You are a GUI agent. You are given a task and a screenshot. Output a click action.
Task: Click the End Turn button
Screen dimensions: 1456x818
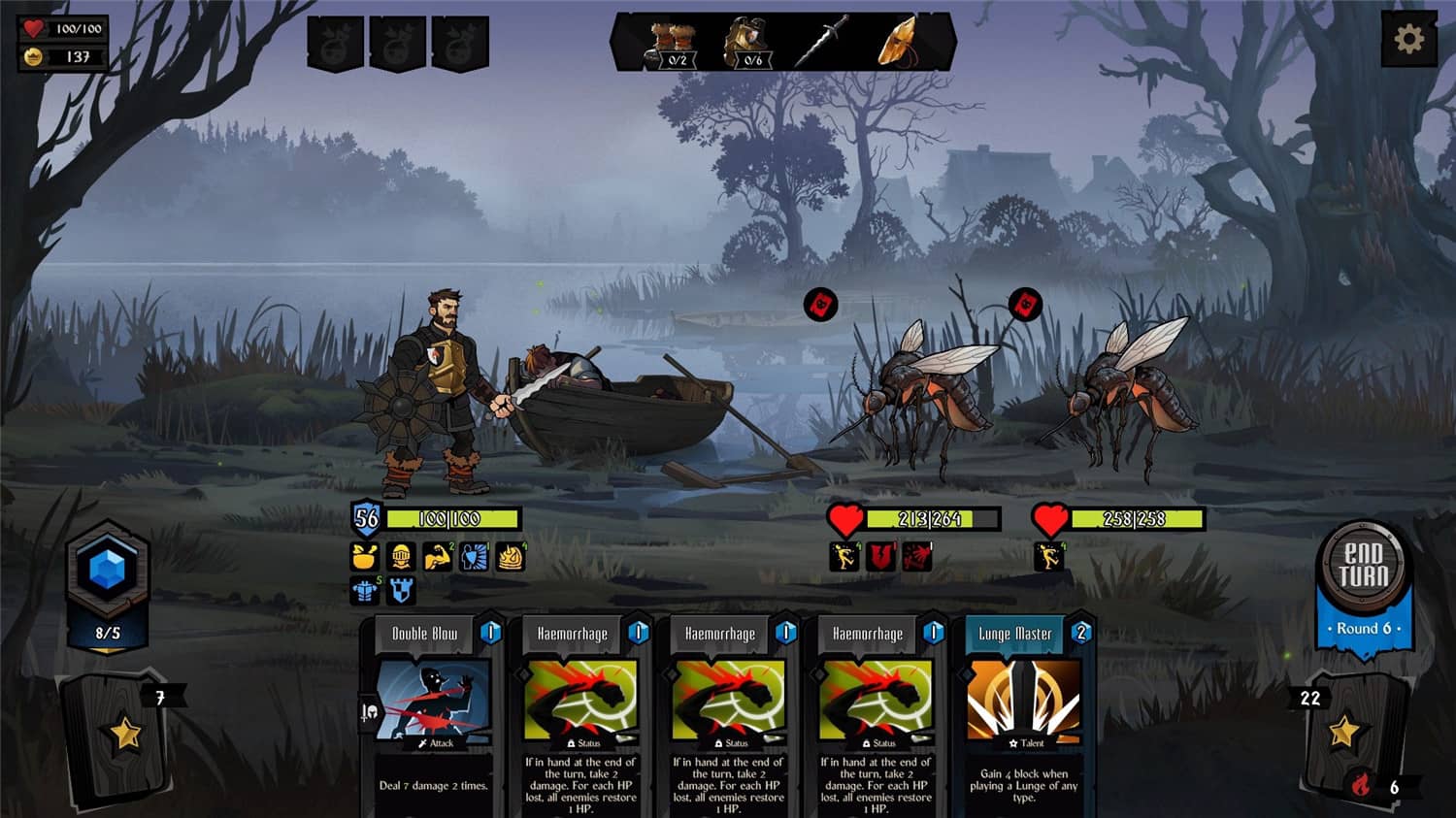pyautogui.click(x=1363, y=566)
